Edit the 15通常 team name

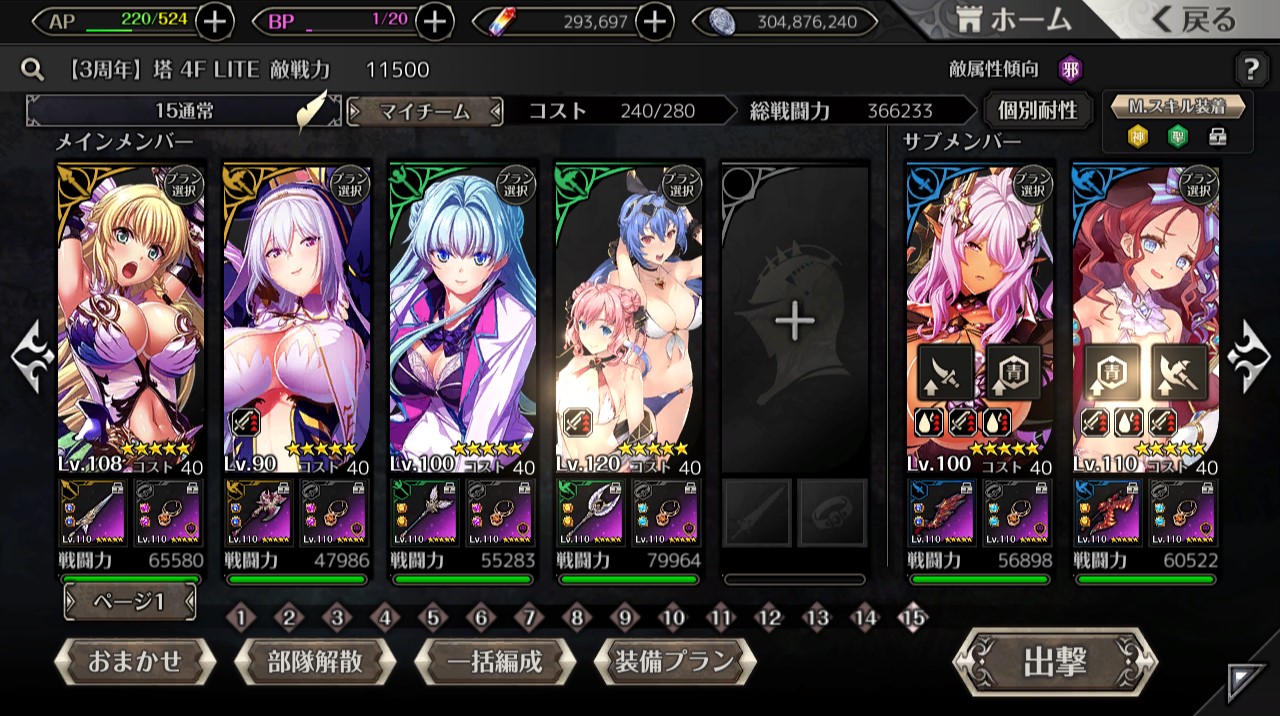[x=184, y=111]
